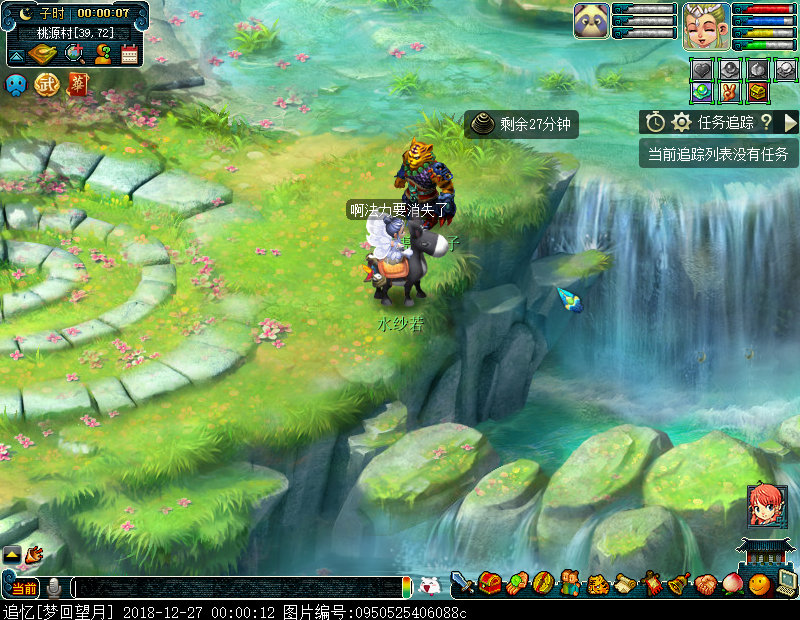800x620 pixels.
Task: Click the quest tracker help question mark
Action: tap(766, 122)
